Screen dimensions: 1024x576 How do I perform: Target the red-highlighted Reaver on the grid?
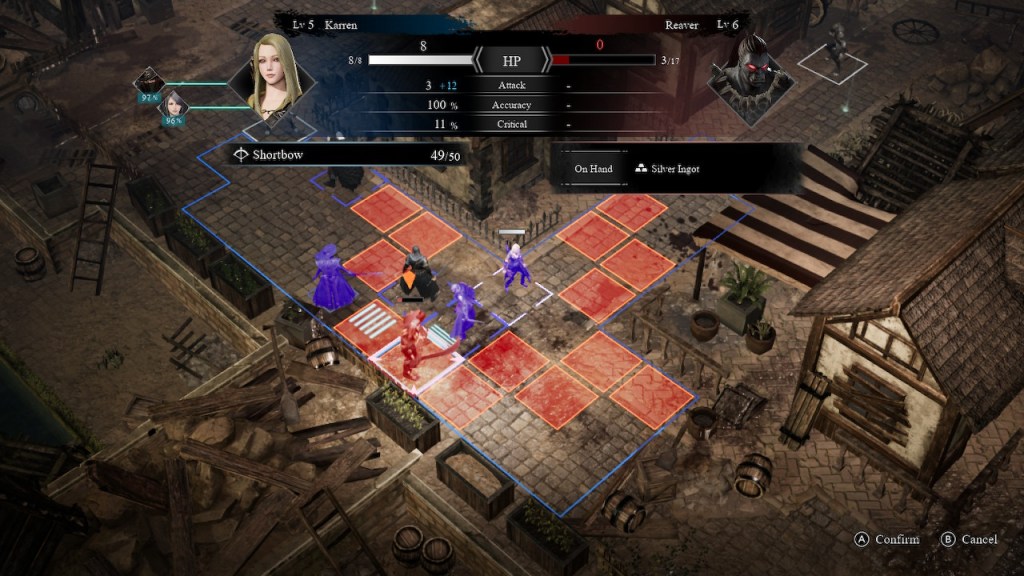click(412, 345)
